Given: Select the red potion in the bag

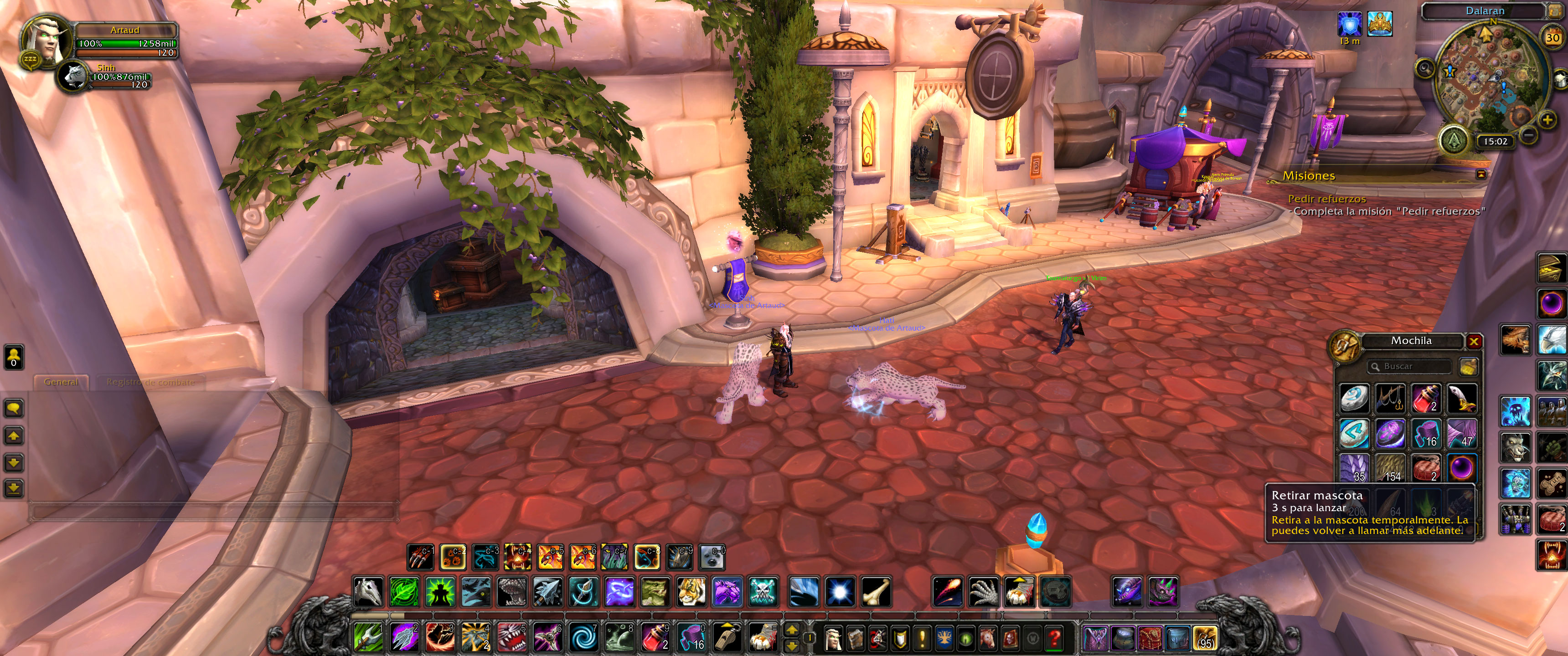Looking at the screenshot, I should (x=1426, y=399).
